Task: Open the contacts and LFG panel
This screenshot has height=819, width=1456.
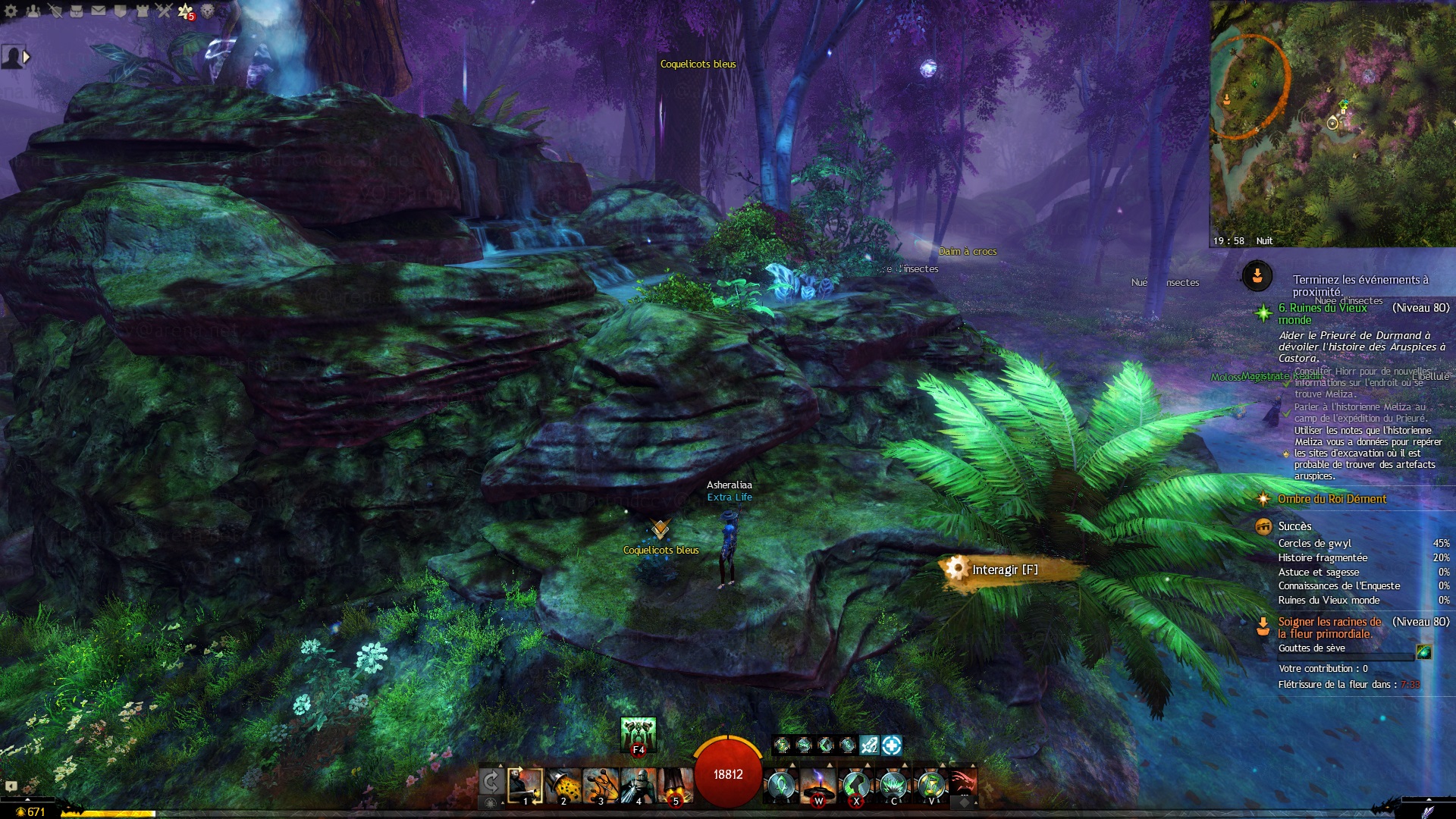Action: (x=33, y=11)
